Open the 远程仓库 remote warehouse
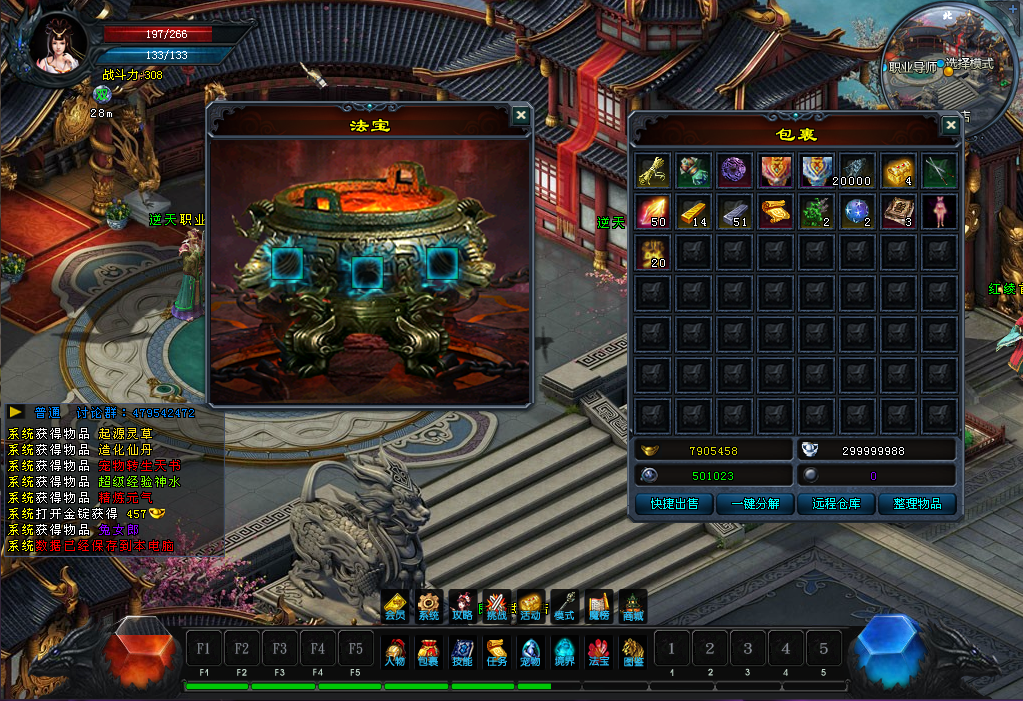Viewport: 1023px width, 701px height. pos(836,503)
